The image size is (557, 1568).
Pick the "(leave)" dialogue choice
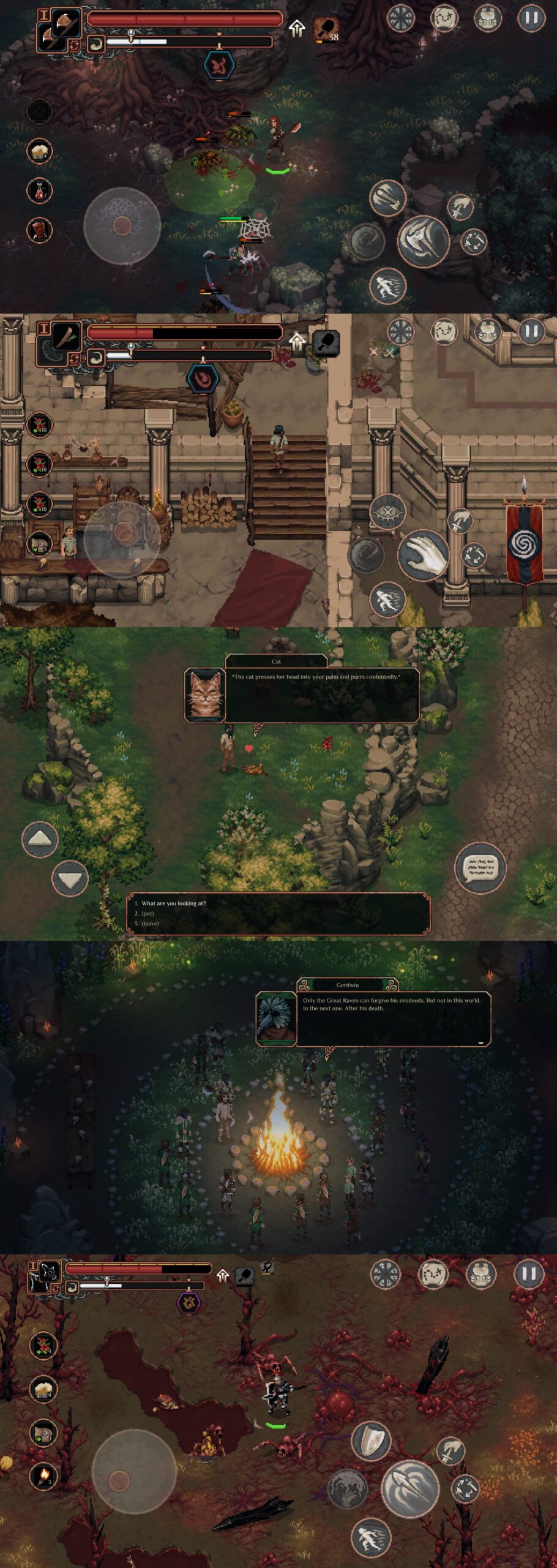pyautogui.click(x=150, y=924)
